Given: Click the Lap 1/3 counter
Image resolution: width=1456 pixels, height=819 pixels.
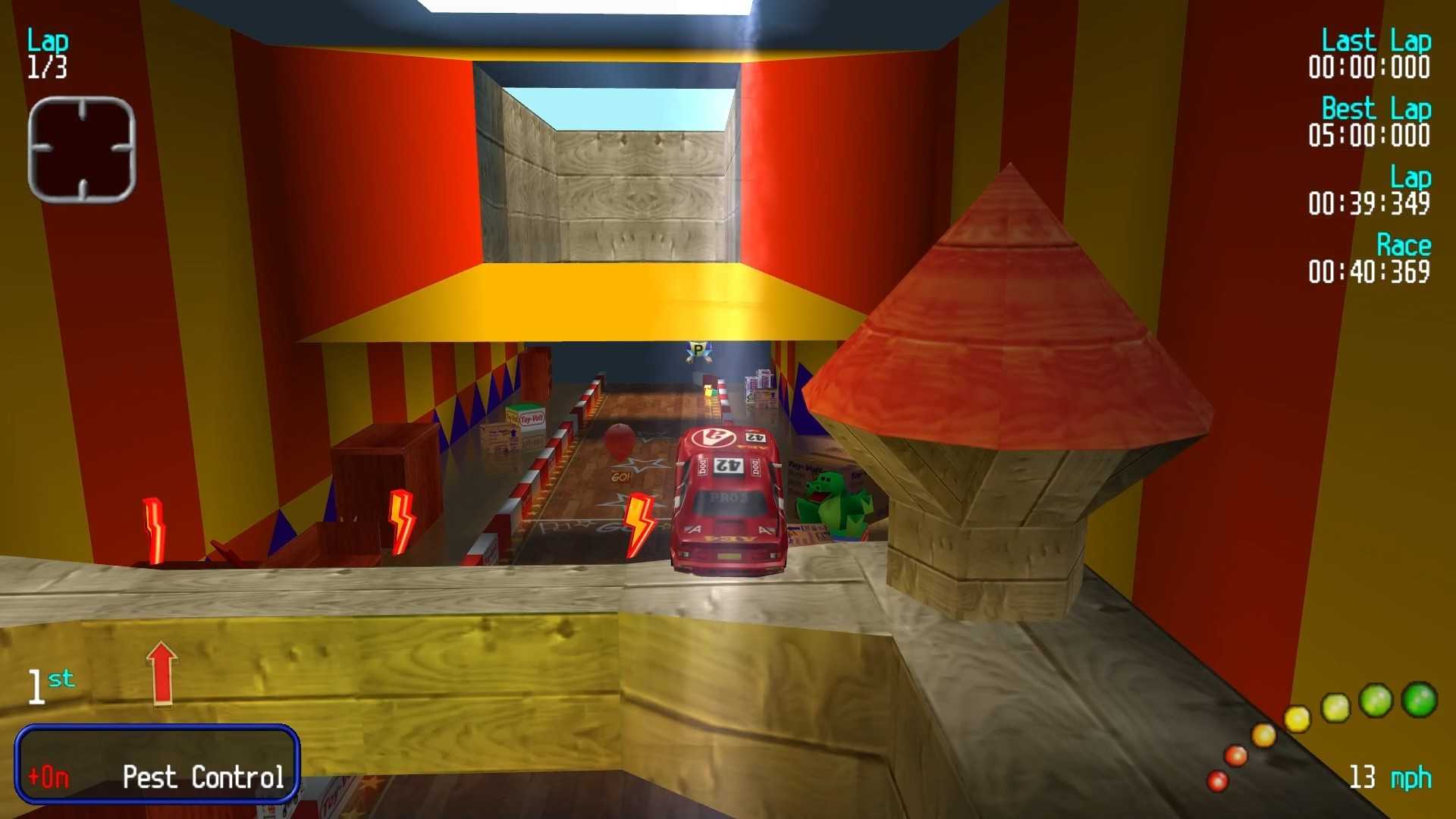Looking at the screenshot, I should point(47,53).
